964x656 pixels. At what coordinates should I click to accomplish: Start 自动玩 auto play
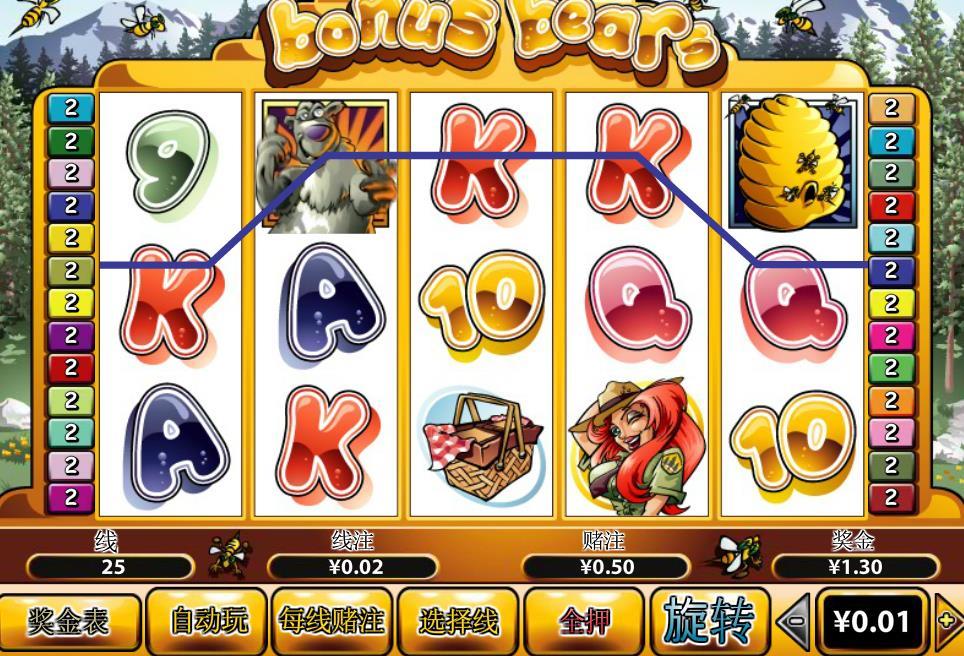[208, 622]
